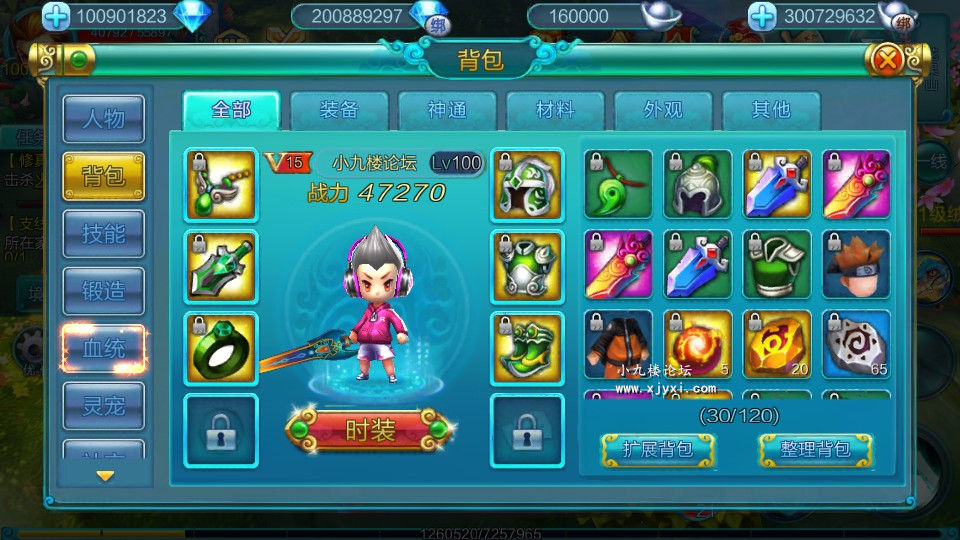
Task: Open the 技能 skills menu
Action: (x=103, y=234)
